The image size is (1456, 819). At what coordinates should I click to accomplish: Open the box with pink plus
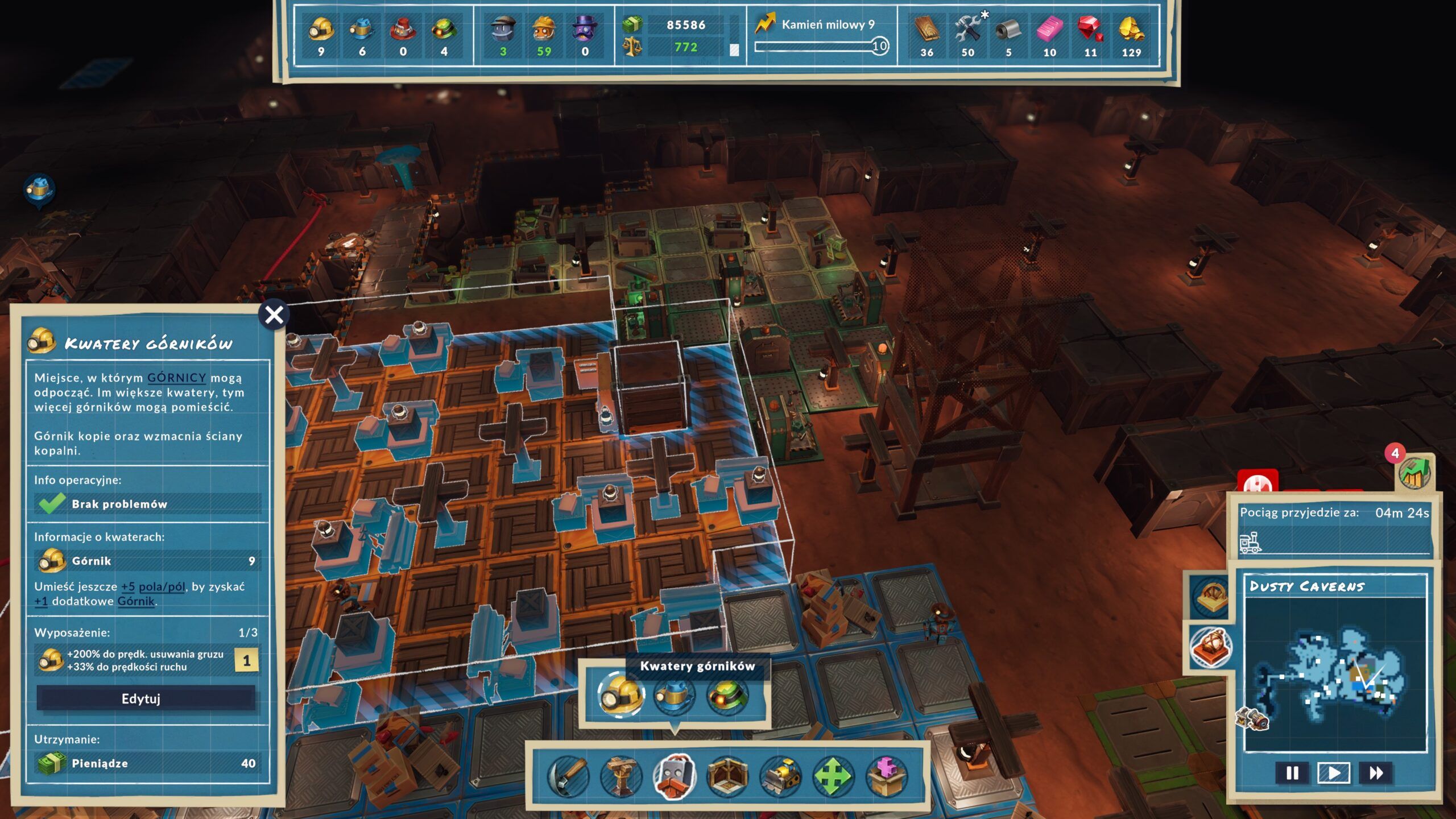point(887,776)
